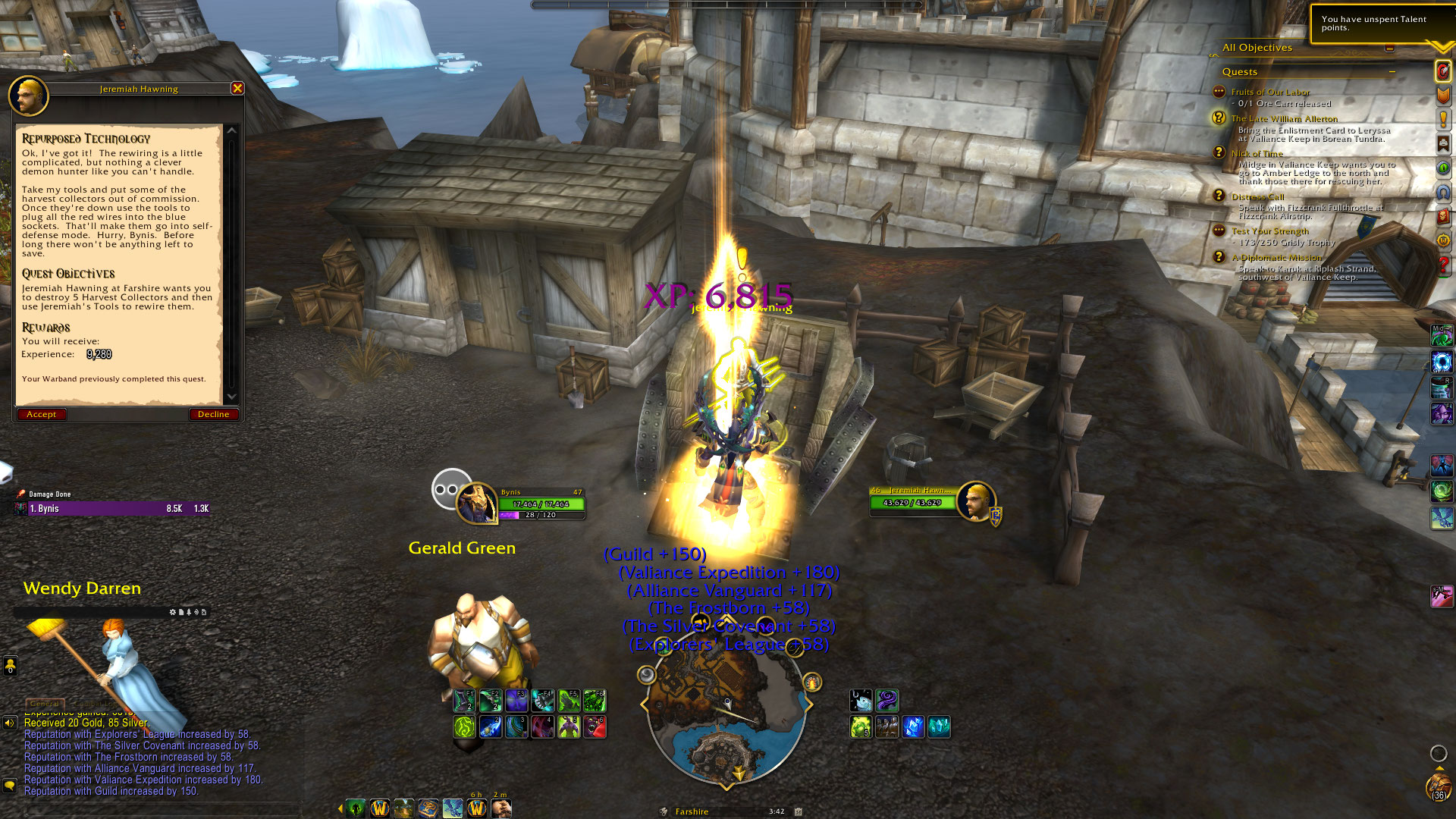
Task: Decline the quest offer
Action: point(213,414)
